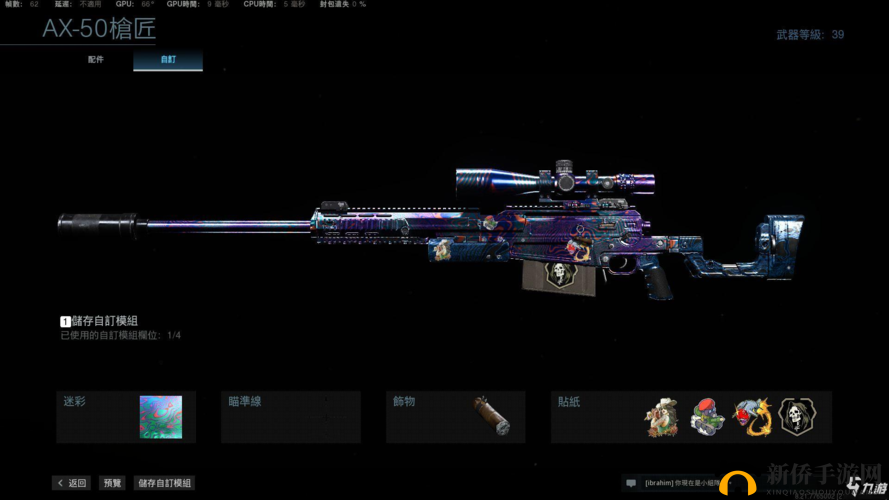The height and width of the screenshot is (500, 889).
Task: Go back with the 返回 button
Action: click(72, 483)
